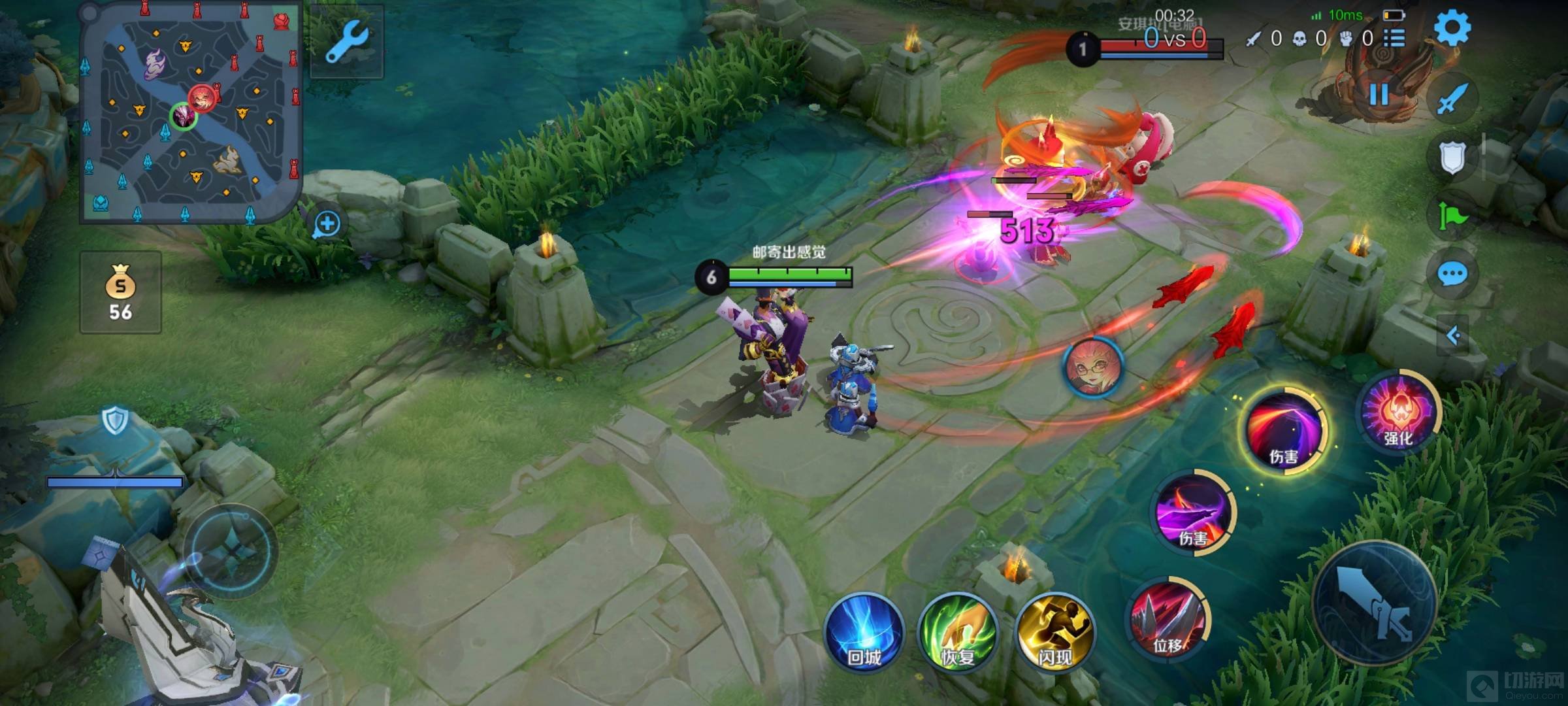Open the wrench tool button
This screenshot has width=1568, height=706.
(x=347, y=41)
